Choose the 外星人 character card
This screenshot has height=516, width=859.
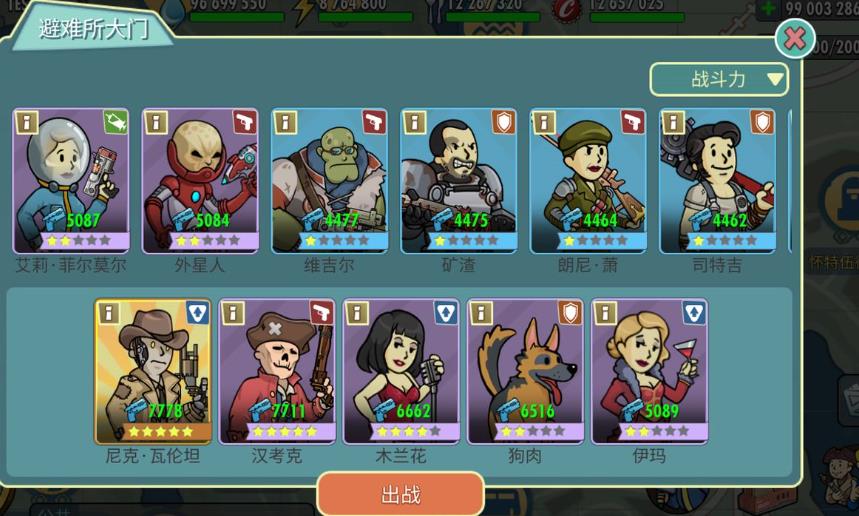[x=200, y=180]
